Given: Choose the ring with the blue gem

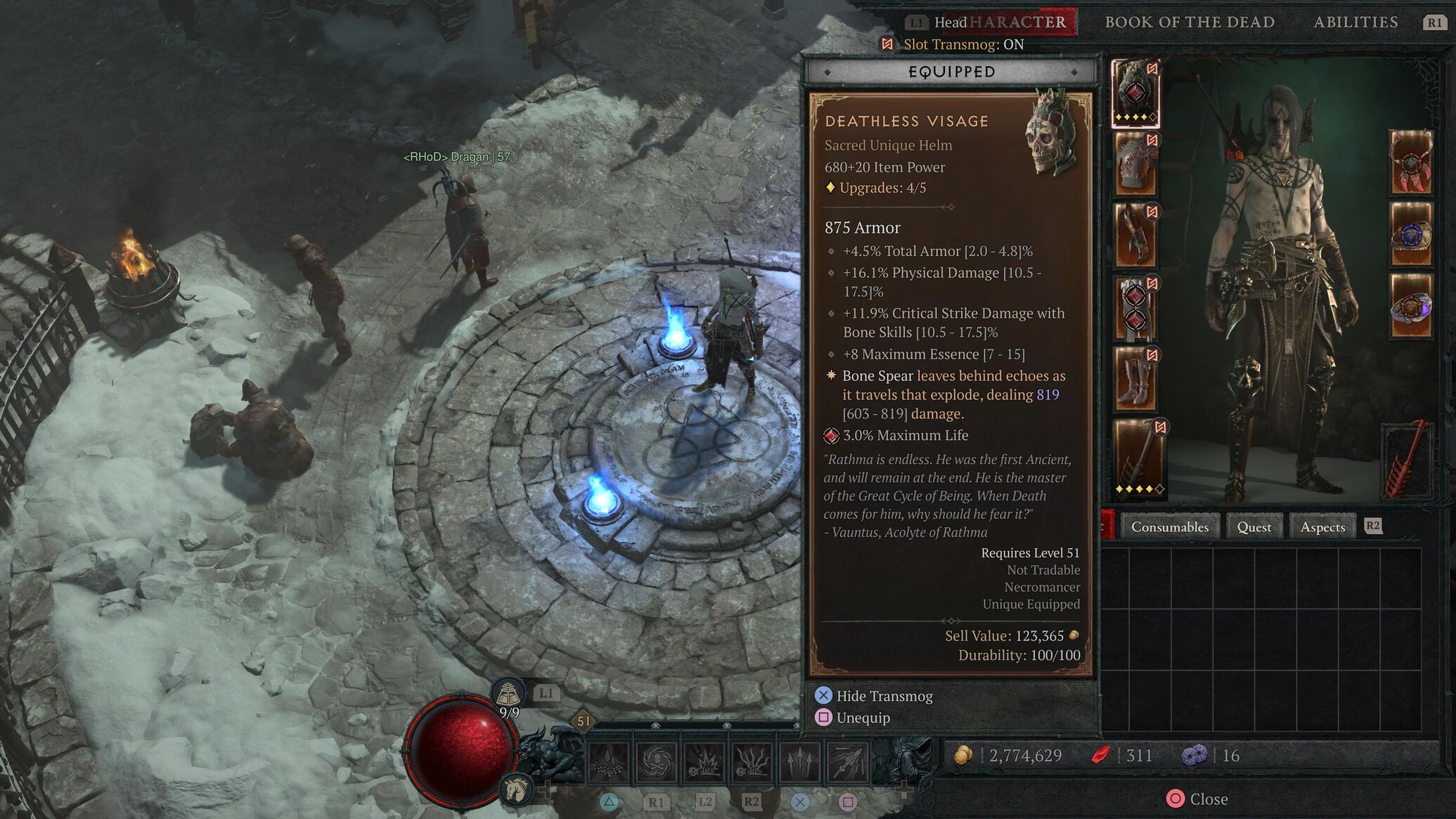Looking at the screenshot, I should point(1410,235).
